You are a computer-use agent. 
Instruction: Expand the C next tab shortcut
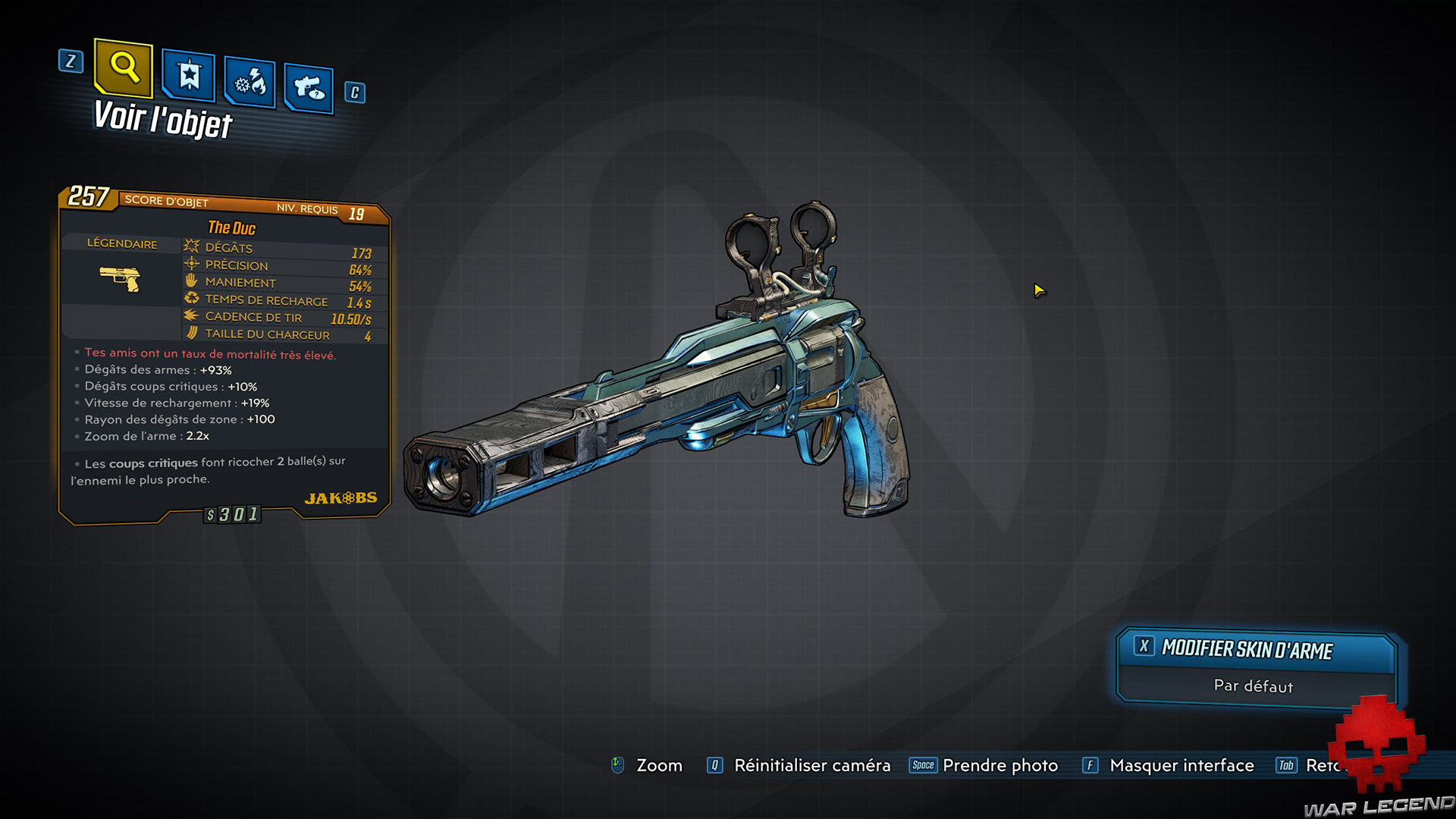(x=353, y=93)
